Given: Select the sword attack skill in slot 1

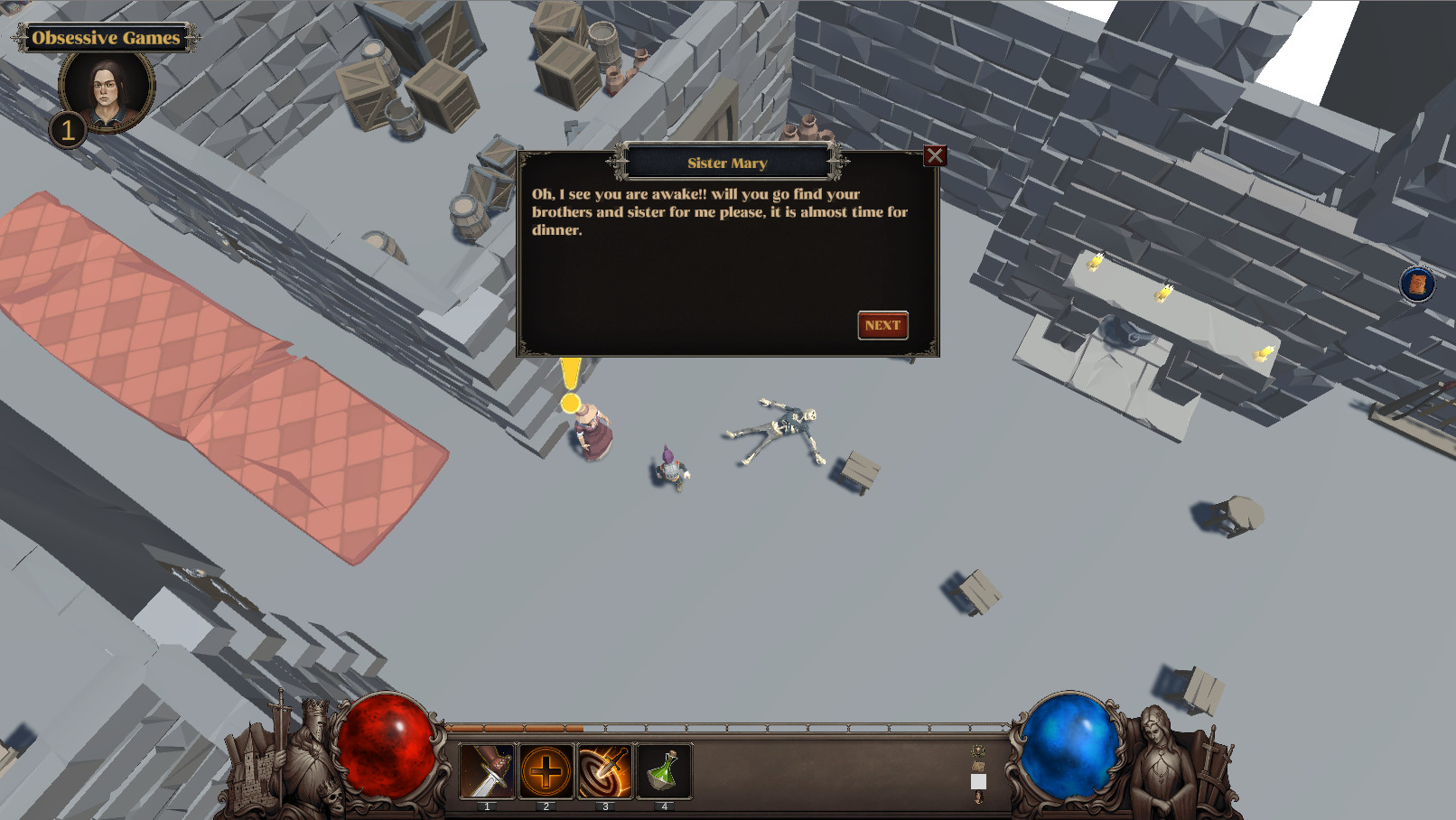Looking at the screenshot, I should point(489,772).
